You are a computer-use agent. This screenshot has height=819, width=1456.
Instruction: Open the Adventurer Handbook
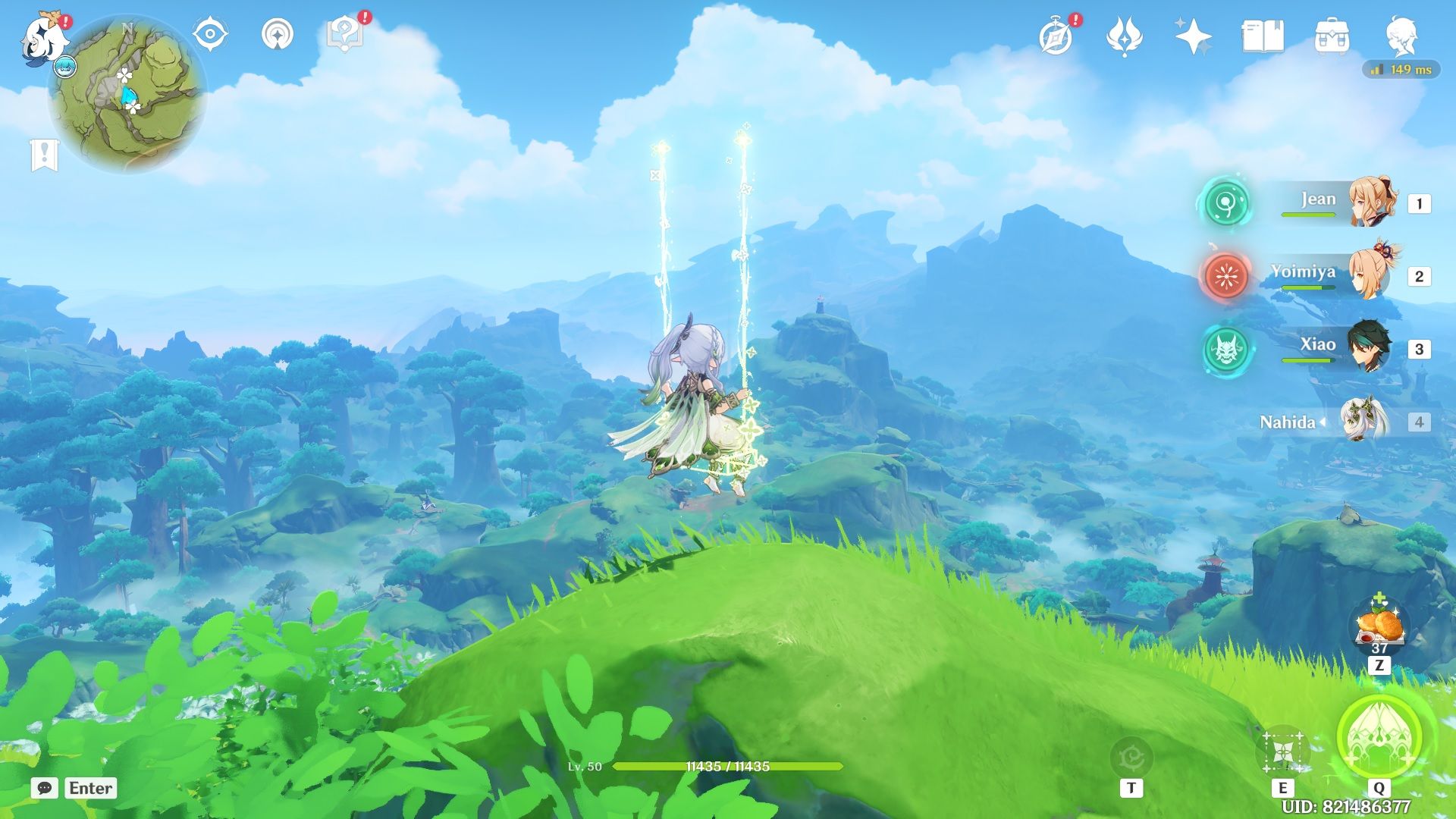click(x=1056, y=34)
